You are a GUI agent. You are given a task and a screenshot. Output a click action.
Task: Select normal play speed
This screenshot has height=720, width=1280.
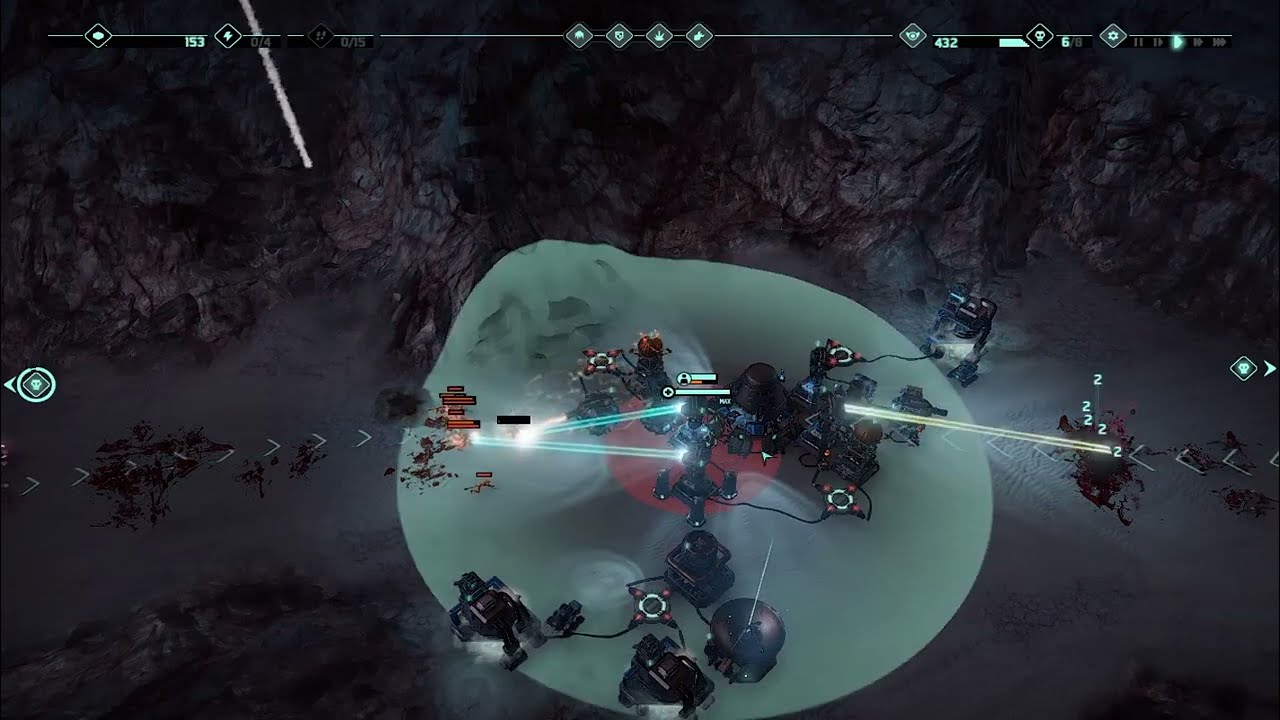(1178, 42)
